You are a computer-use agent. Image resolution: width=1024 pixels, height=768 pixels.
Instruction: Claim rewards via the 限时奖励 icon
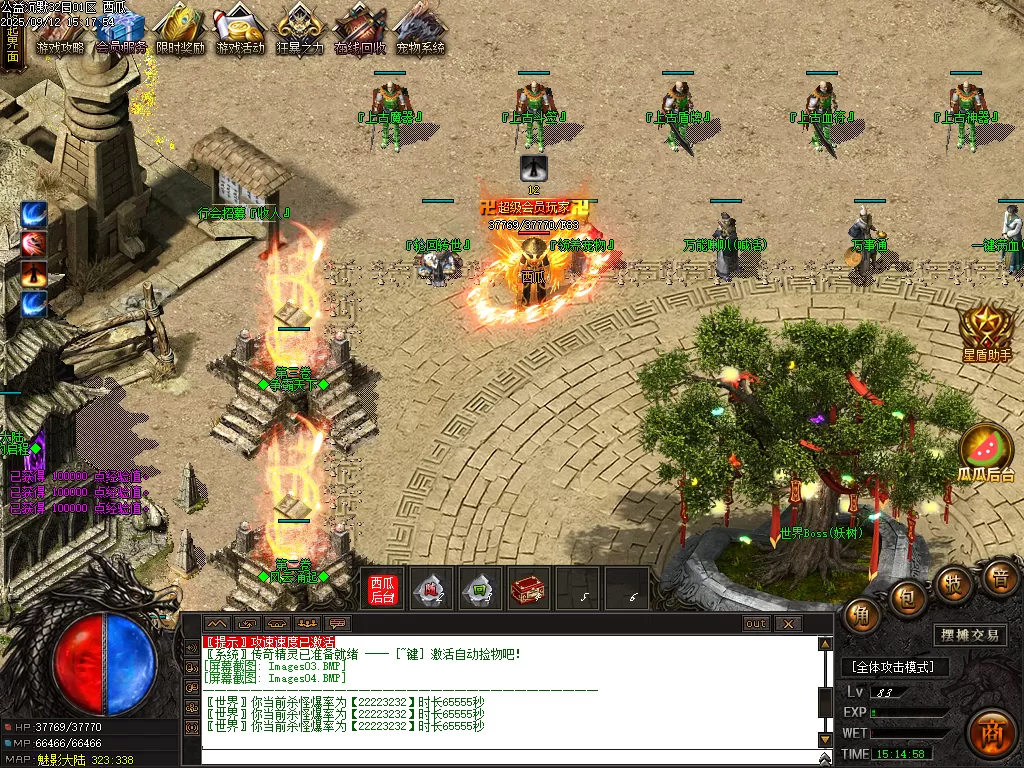click(x=180, y=30)
